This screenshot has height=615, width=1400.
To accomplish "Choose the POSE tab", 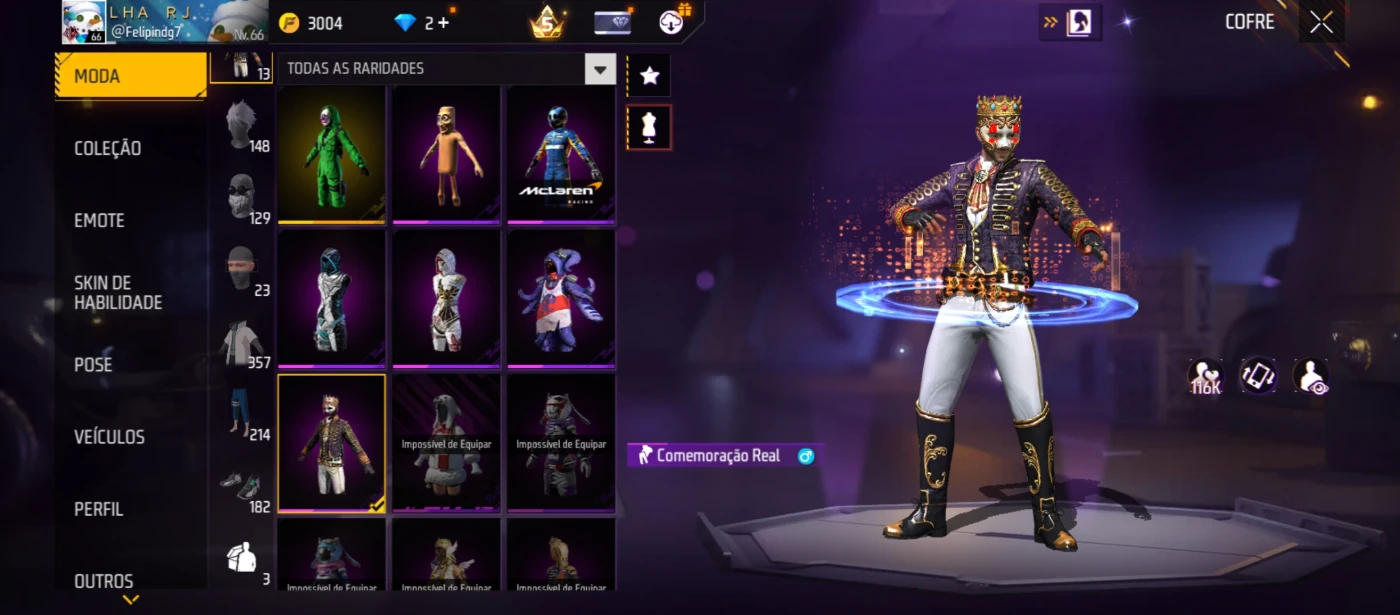I will point(93,364).
